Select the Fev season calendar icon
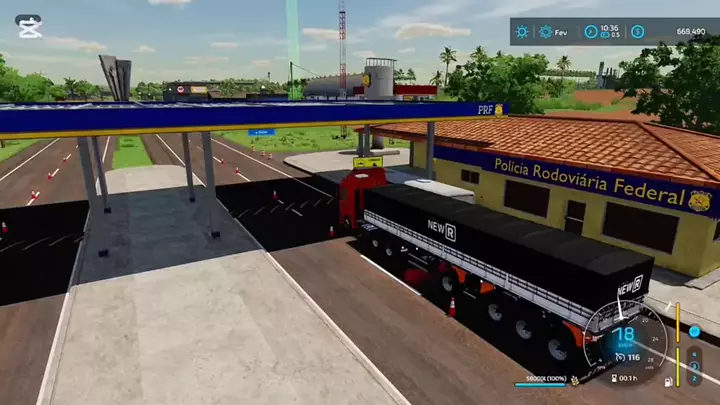Viewport: 720px width, 405px height. pyautogui.click(x=546, y=32)
